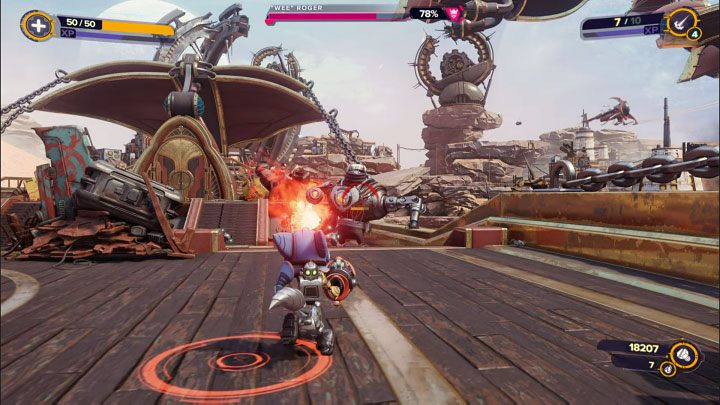Select the equipped weapon icon
The width and height of the screenshot is (720, 405).
pos(683,21)
